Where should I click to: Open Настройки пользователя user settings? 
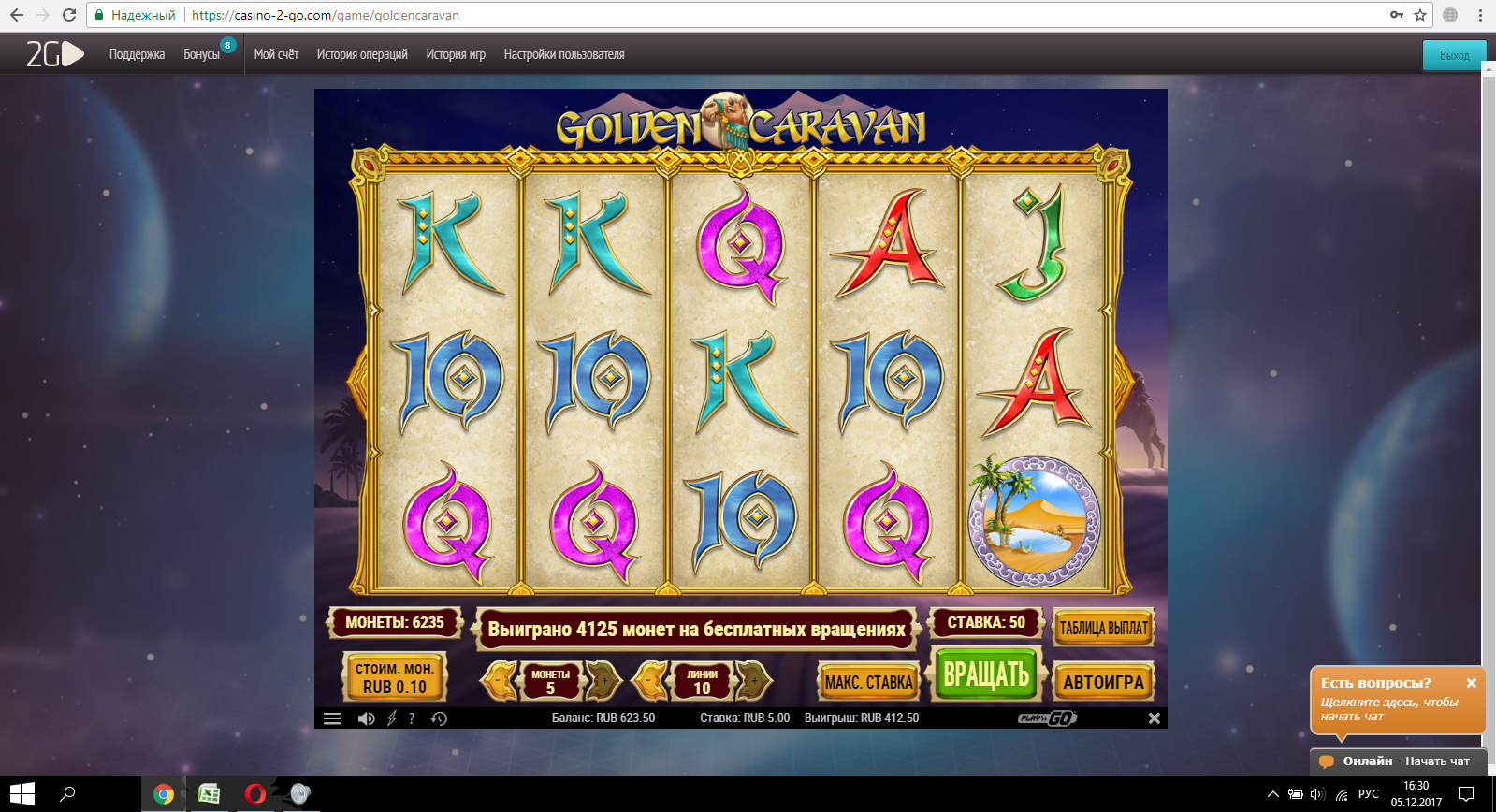tap(564, 54)
